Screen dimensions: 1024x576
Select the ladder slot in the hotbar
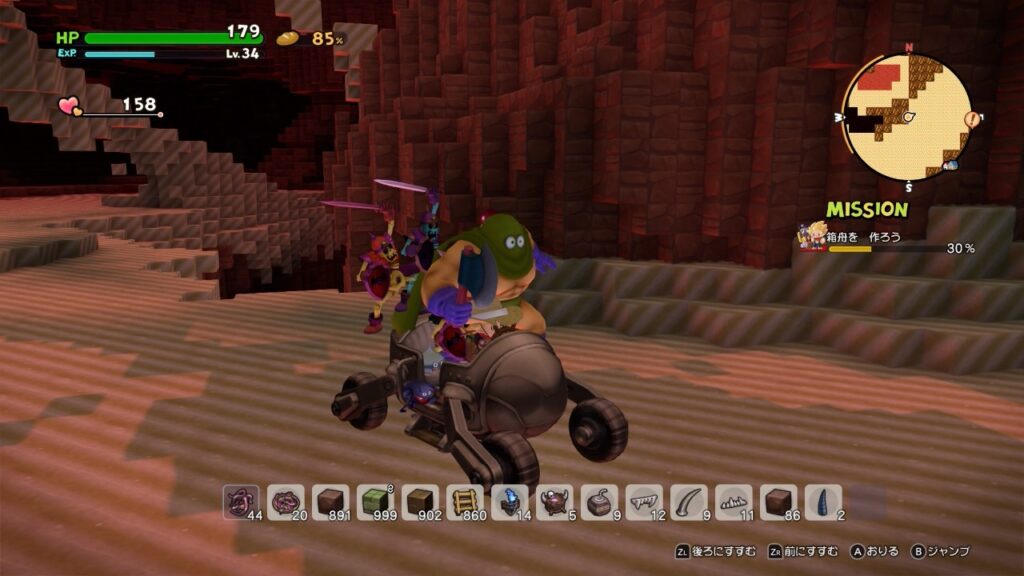[x=466, y=502]
